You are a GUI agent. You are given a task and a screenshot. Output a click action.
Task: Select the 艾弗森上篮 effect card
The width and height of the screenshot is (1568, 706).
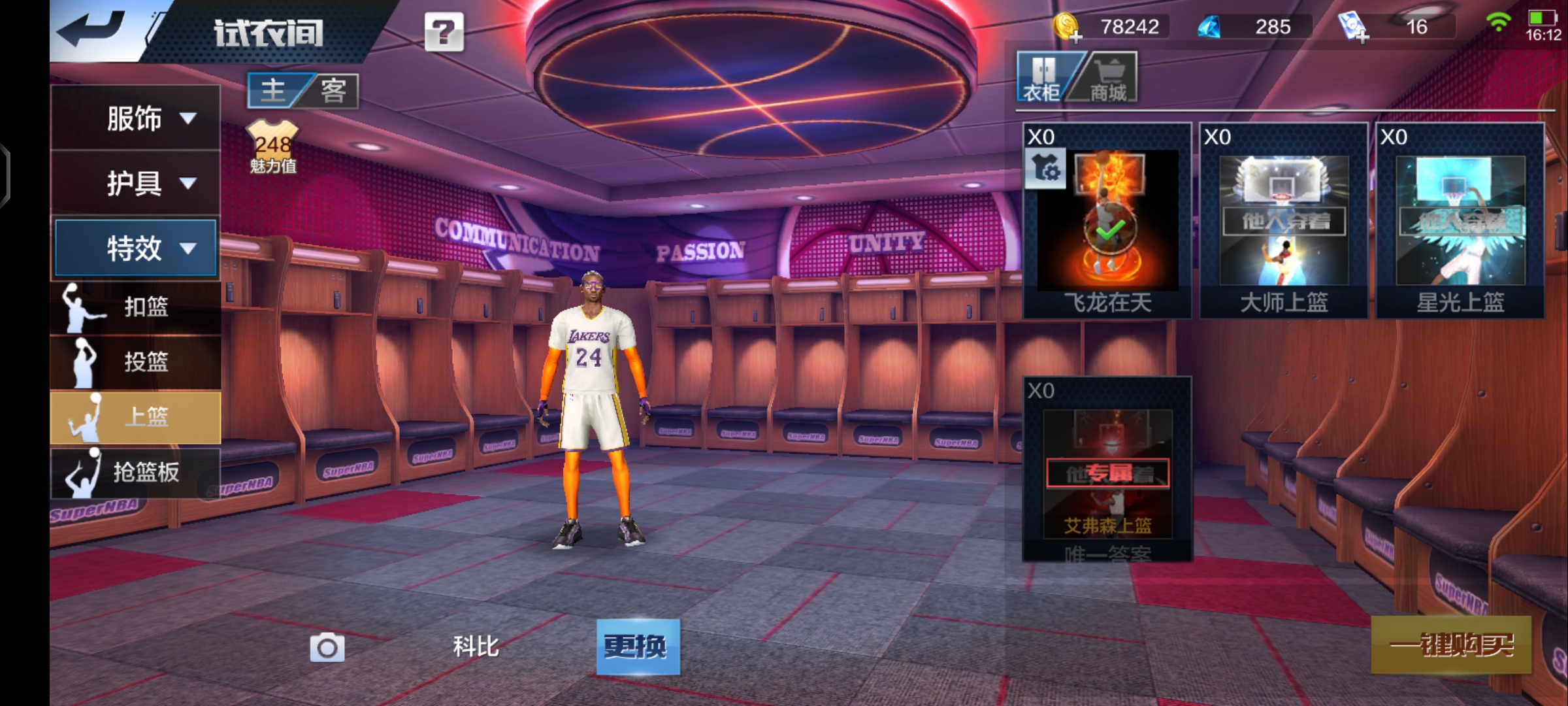click(x=1107, y=469)
